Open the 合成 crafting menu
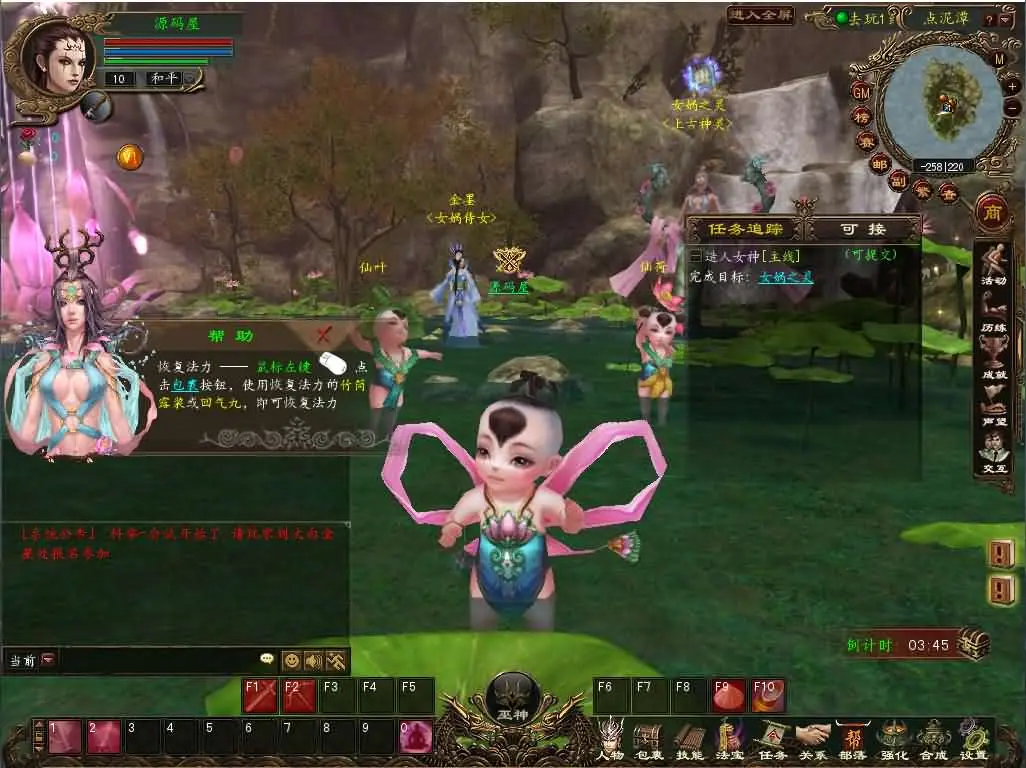Viewport: 1026px width, 768px height. coord(934,740)
